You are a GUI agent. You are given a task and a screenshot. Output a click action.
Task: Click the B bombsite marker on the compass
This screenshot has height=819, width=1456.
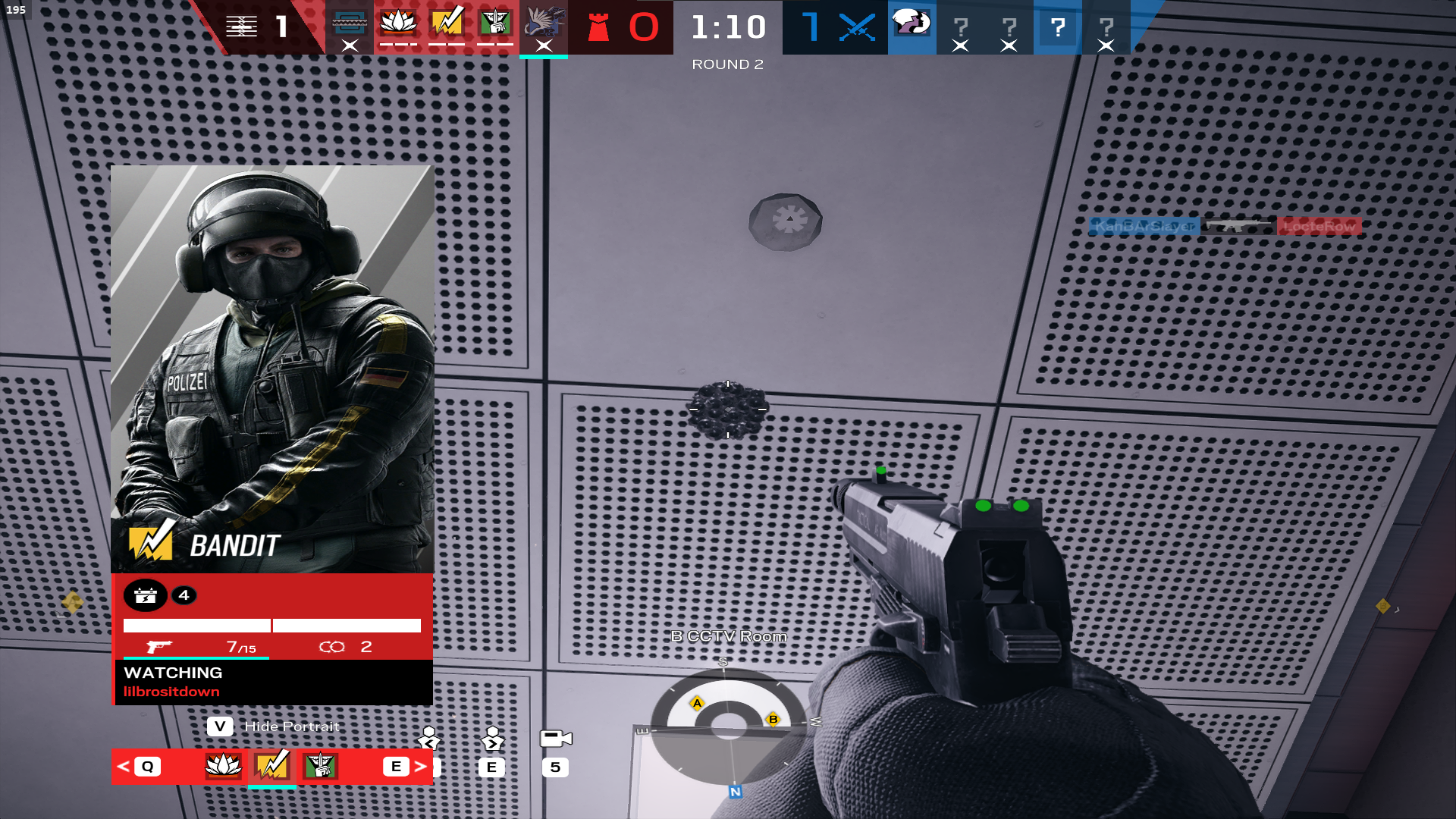(773, 718)
